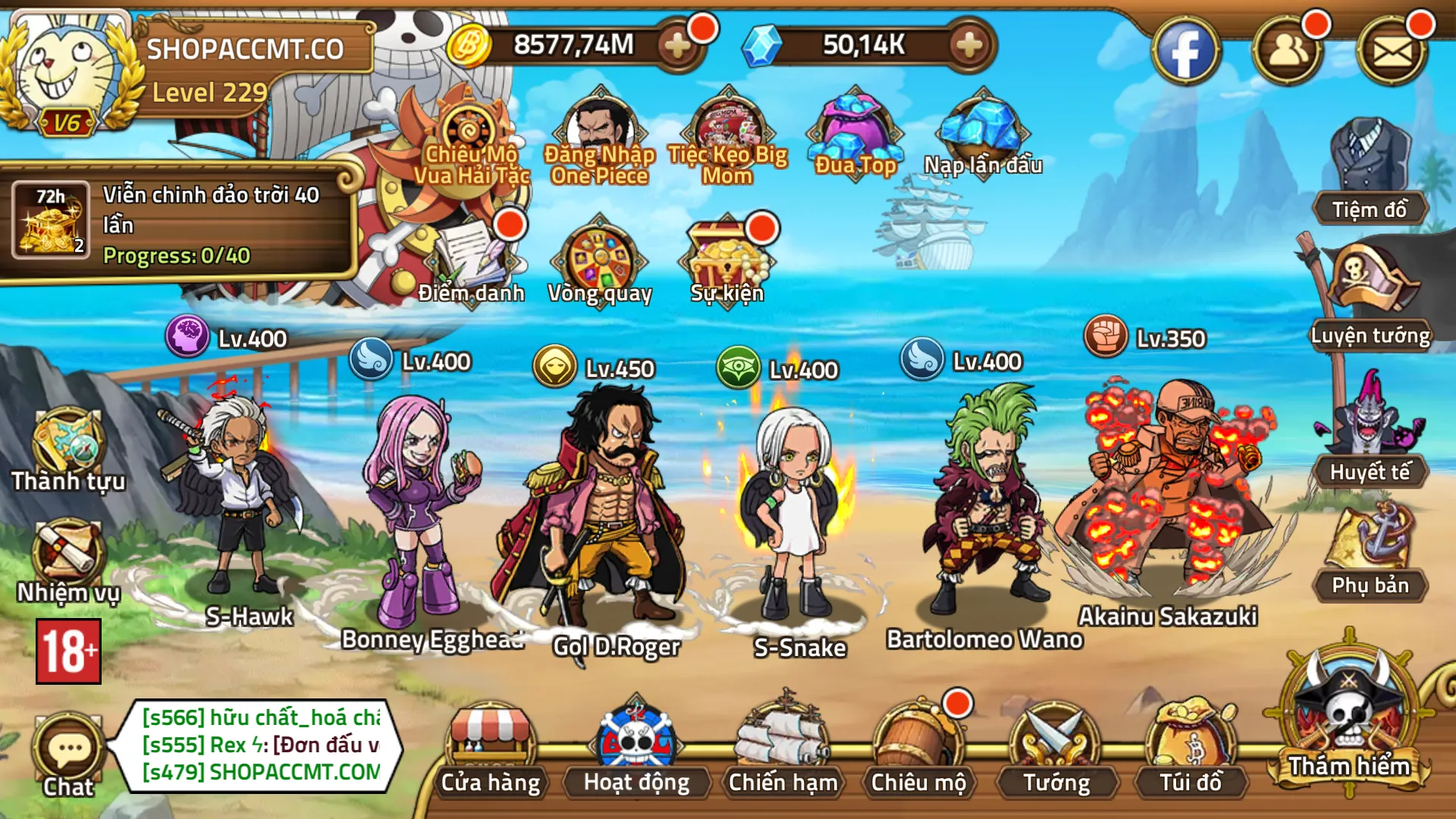Screen dimensions: 1456x819
Task: Show the Tướng heroes list
Action: (1056, 747)
